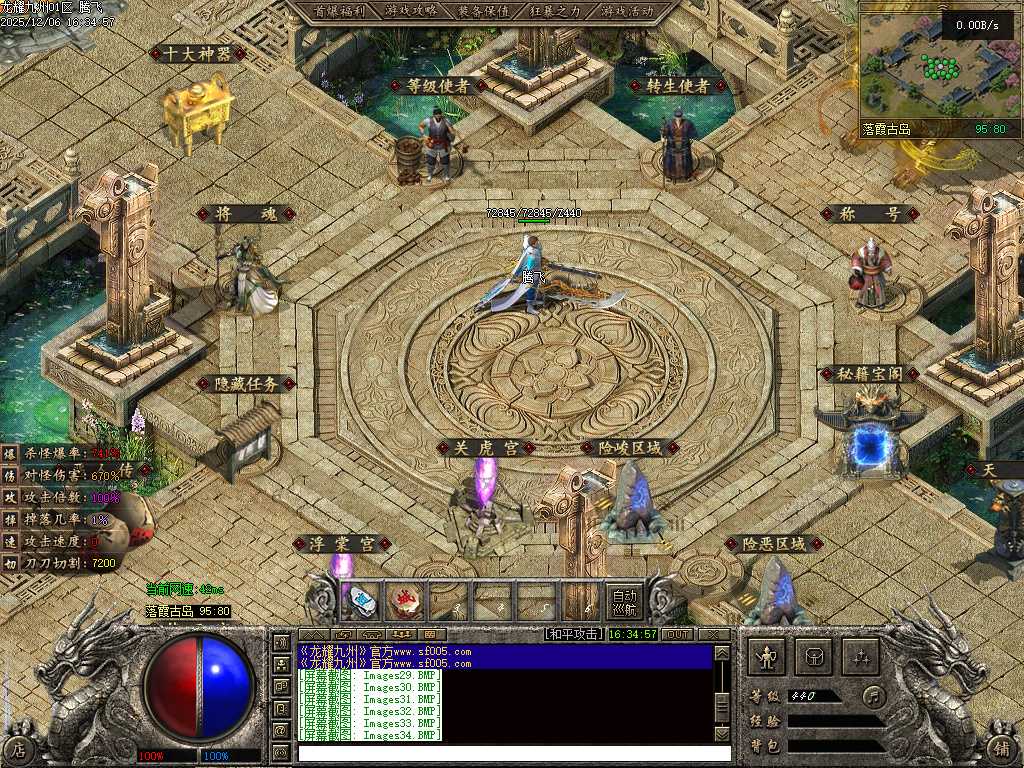Open the bag icon button

pyautogui.click(x=814, y=657)
